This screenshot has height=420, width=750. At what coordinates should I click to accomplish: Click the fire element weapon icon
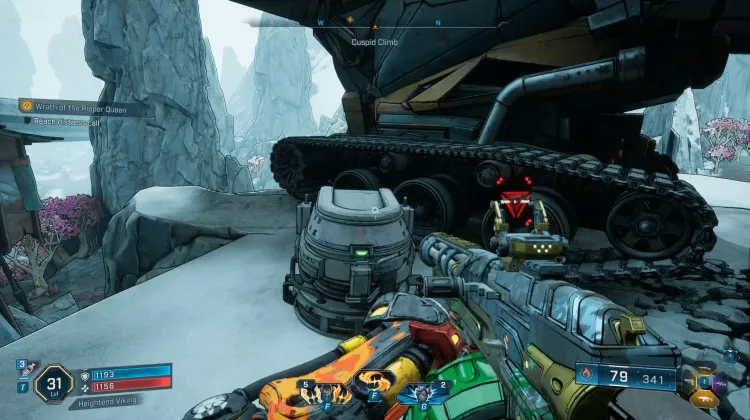tap(587, 377)
